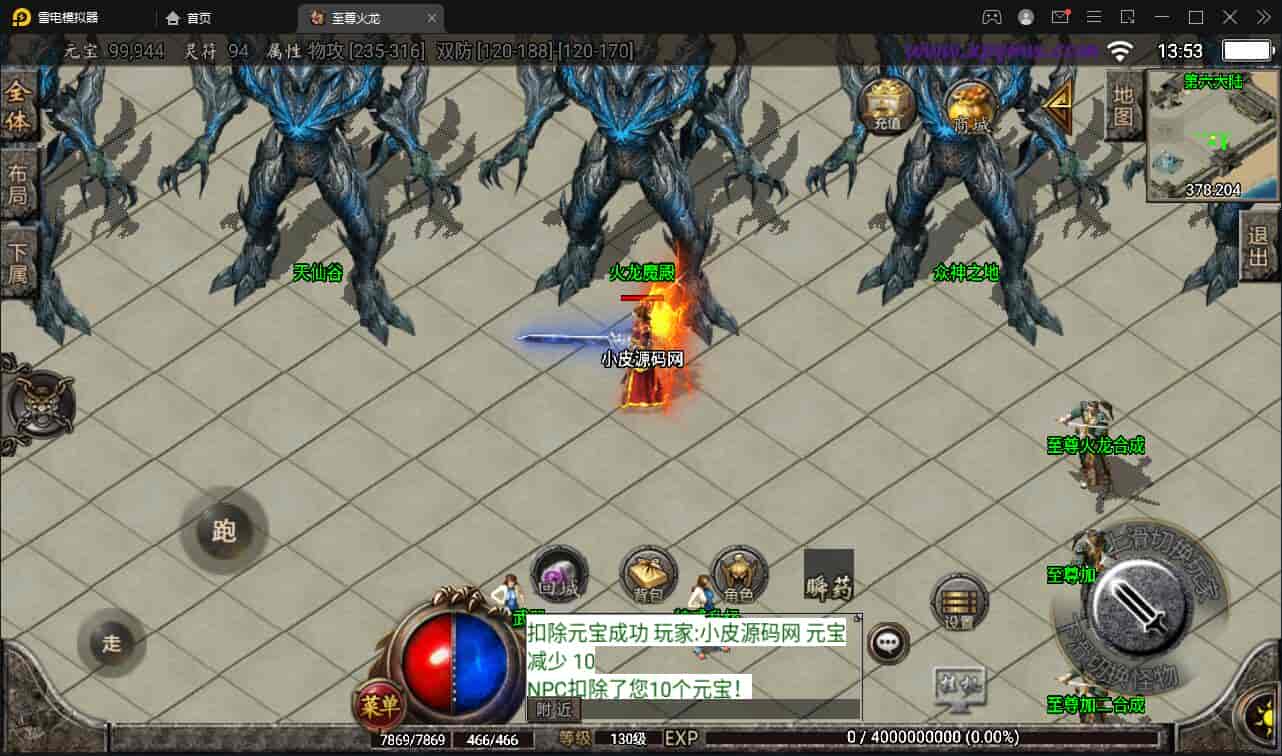Click the skull emblem on the left edge
Image resolution: width=1282 pixels, height=756 pixels.
pos(41,402)
